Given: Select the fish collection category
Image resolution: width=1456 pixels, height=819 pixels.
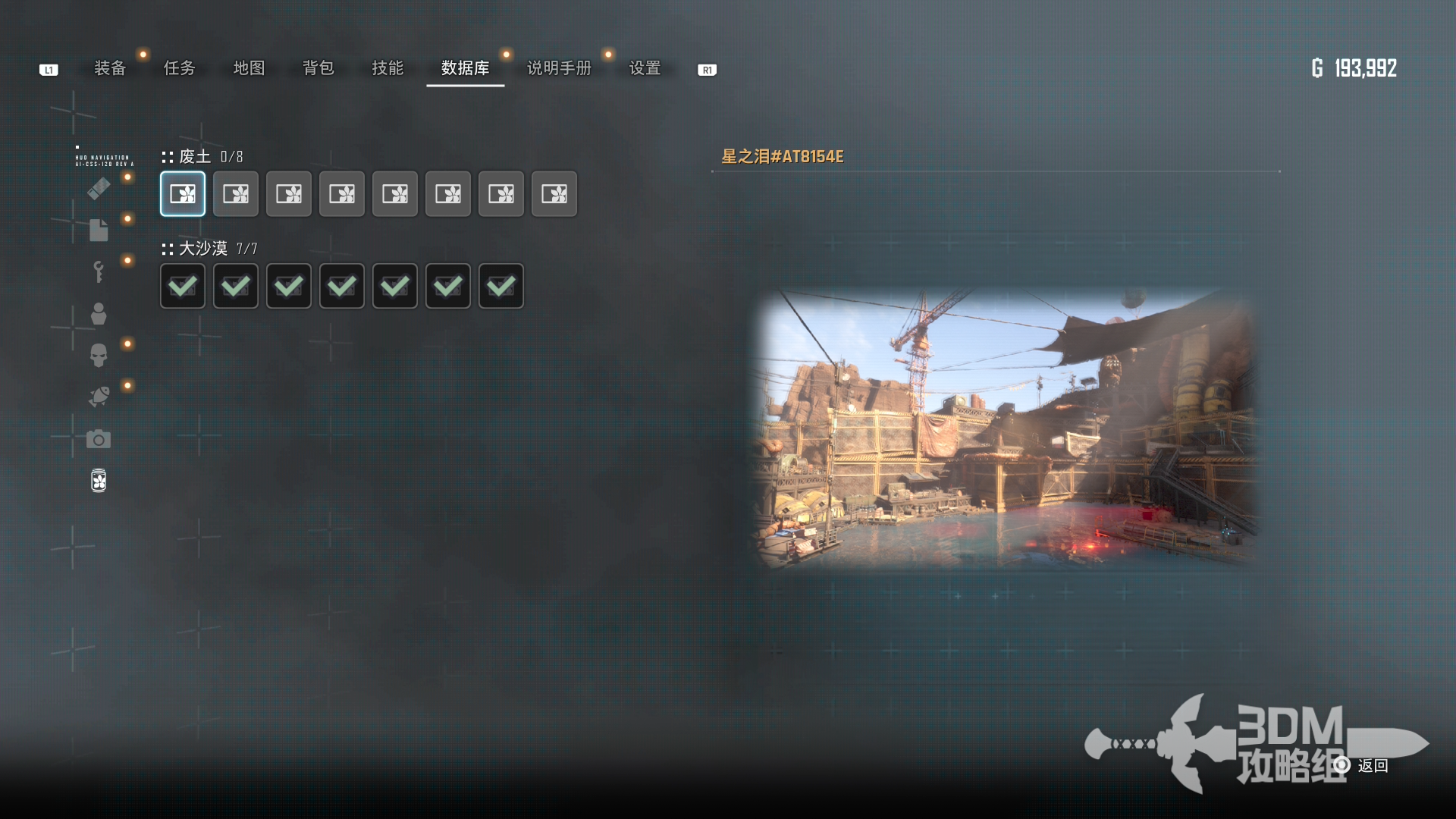Looking at the screenshot, I should (x=99, y=397).
